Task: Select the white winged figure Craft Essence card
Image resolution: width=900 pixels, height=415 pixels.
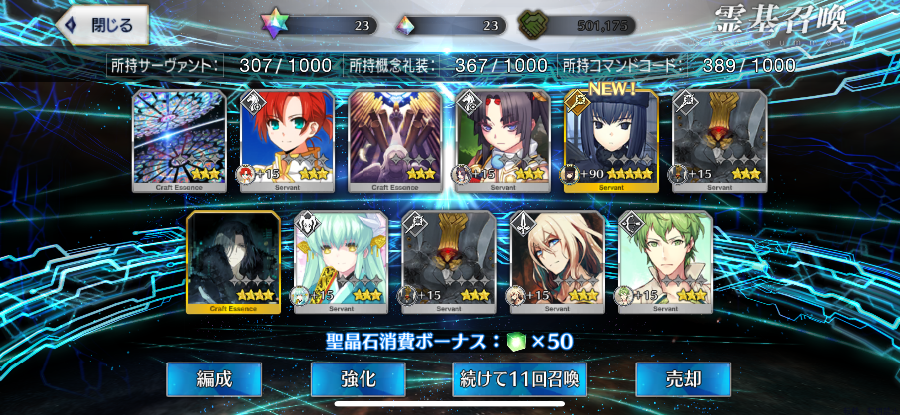Action: [395, 140]
